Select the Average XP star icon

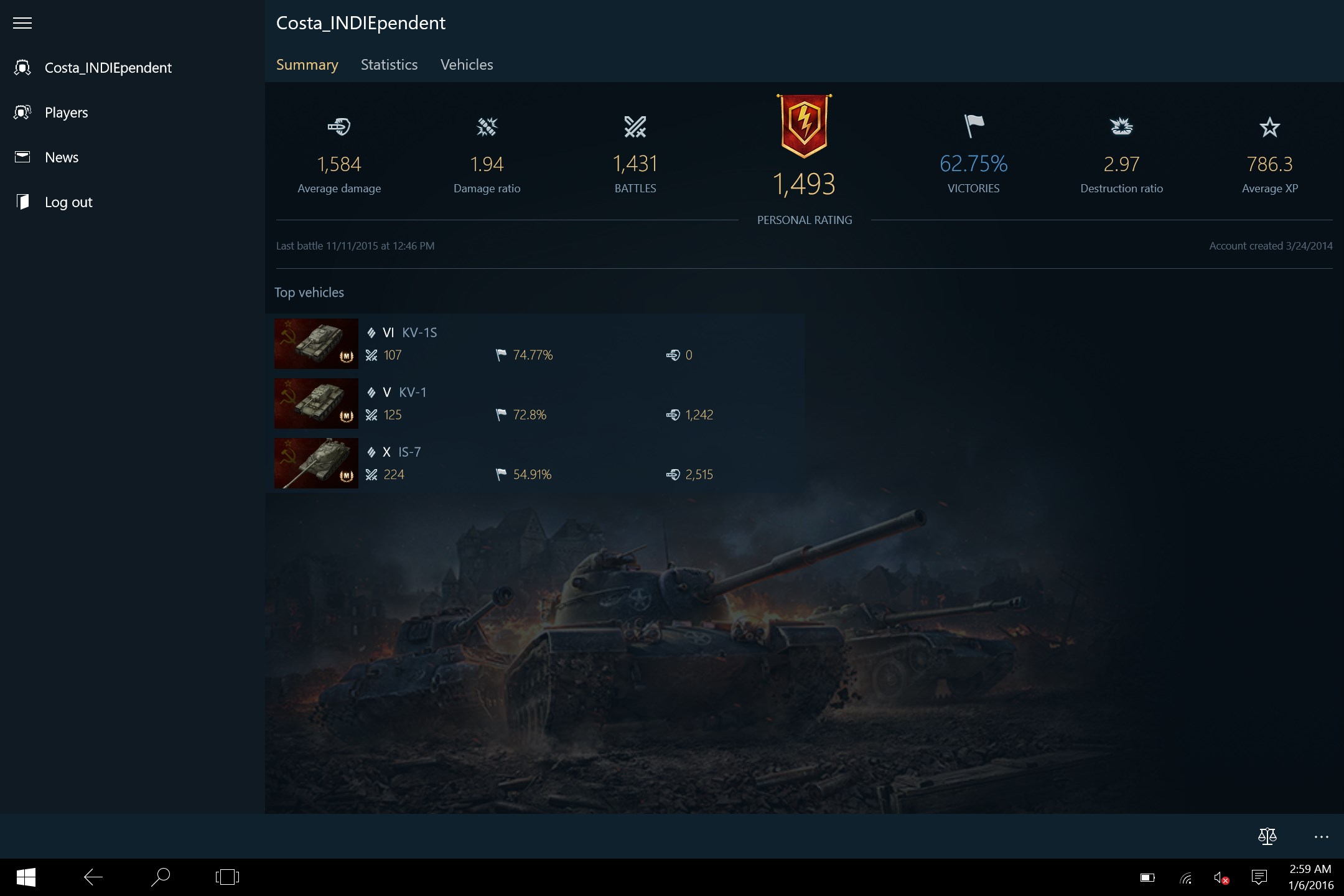coord(1271,128)
